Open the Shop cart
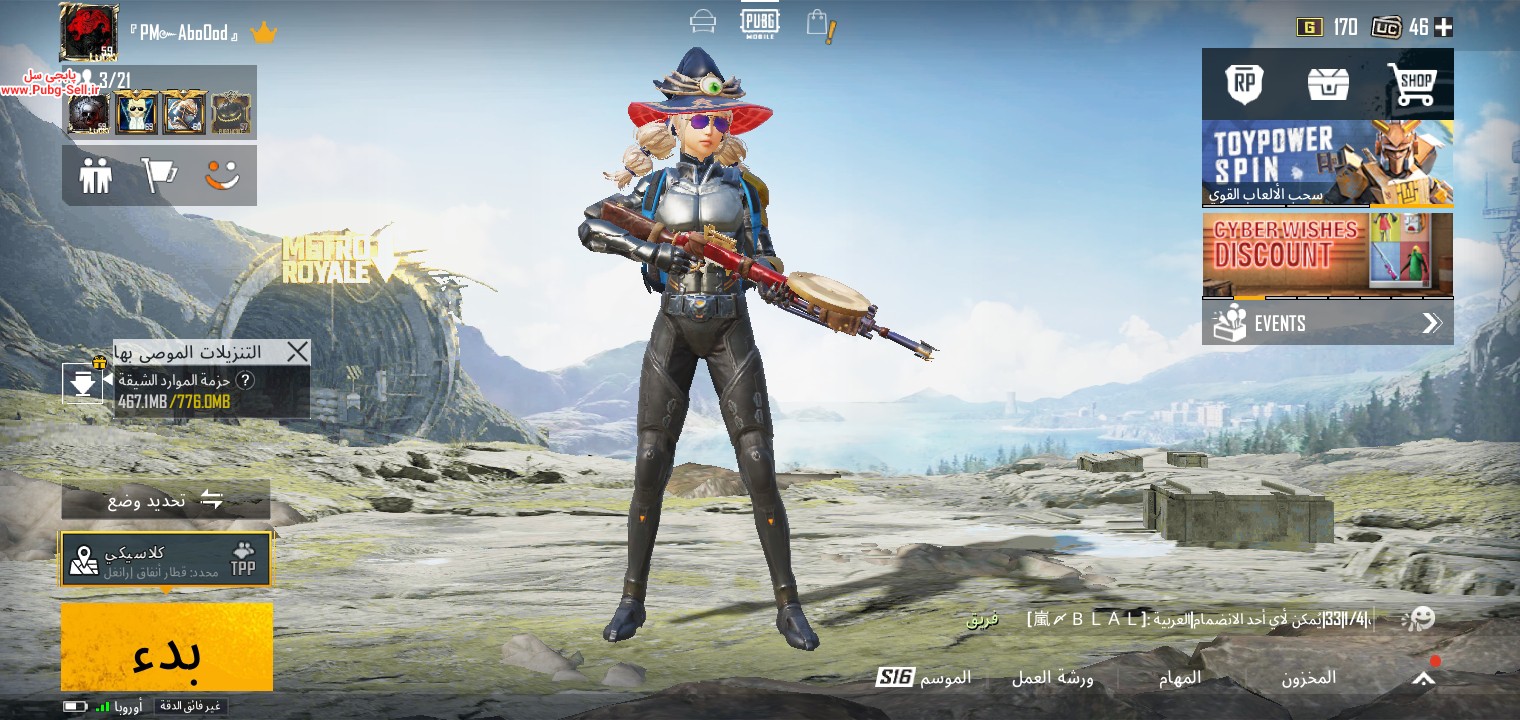Viewport: 1520px width, 720px height. click(x=1411, y=84)
